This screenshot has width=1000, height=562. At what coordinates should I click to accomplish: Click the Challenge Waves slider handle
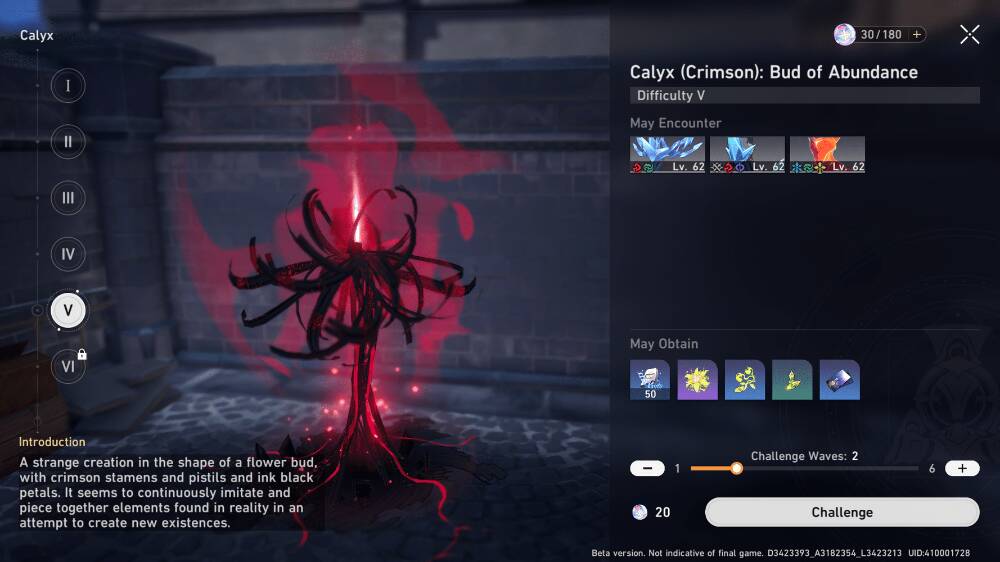pyautogui.click(x=736, y=468)
